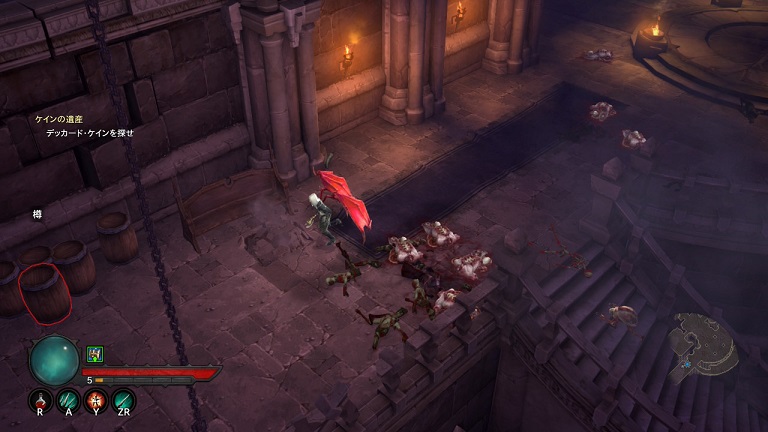Trigger the orange burst skill icon
768x432 pixels.
point(96,401)
